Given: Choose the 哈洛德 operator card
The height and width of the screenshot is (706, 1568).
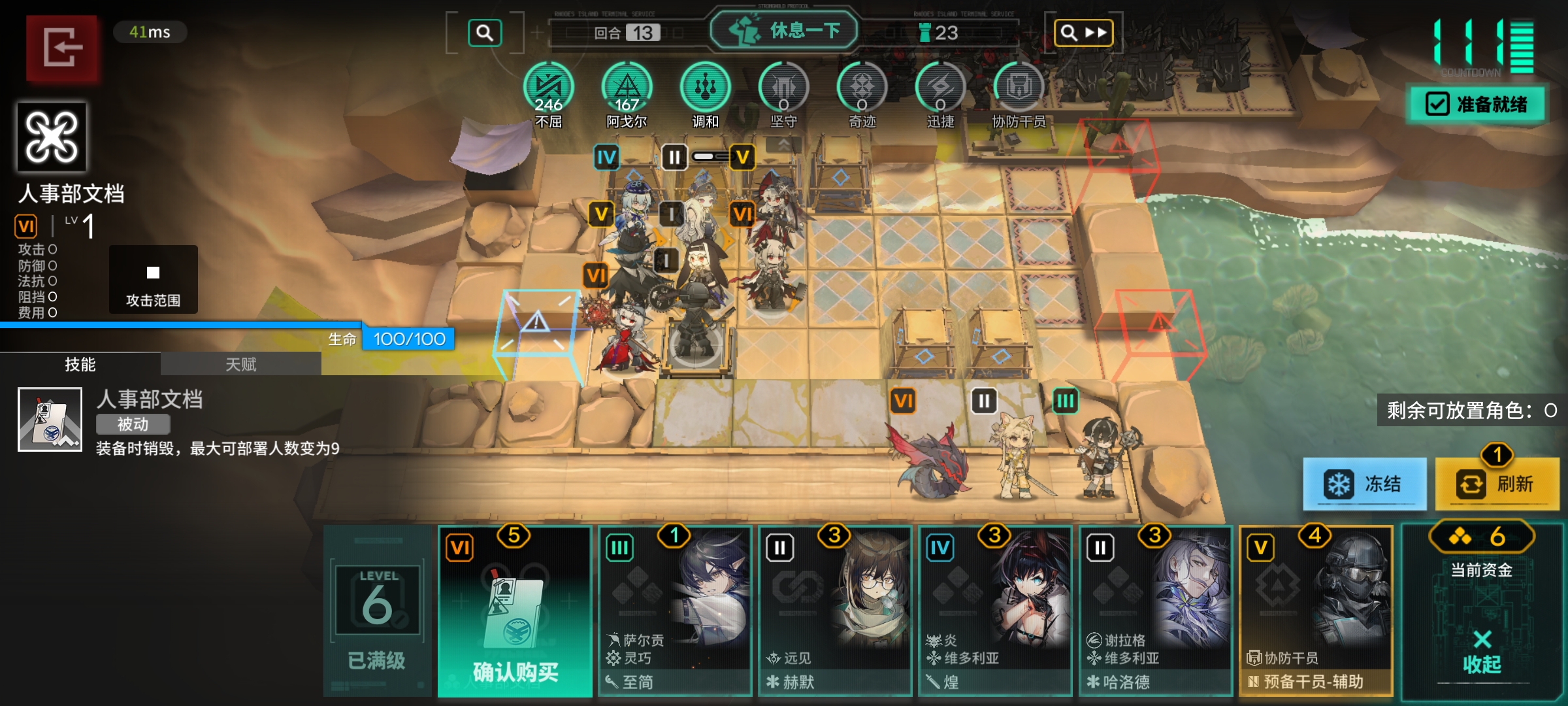Looking at the screenshot, I should pyautogui.click(x=1155, y=611).
